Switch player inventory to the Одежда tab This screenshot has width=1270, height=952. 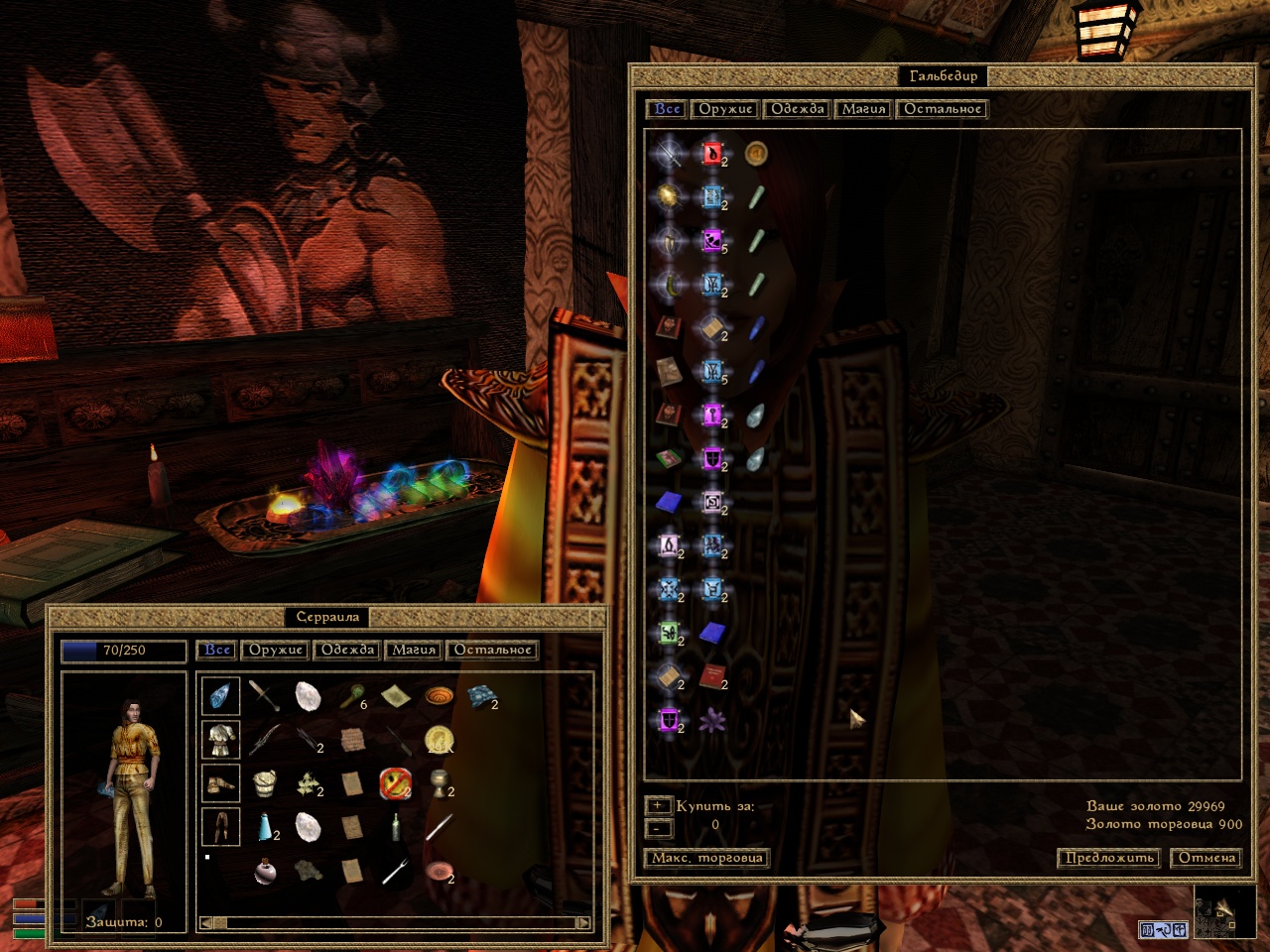click(347, 650)
